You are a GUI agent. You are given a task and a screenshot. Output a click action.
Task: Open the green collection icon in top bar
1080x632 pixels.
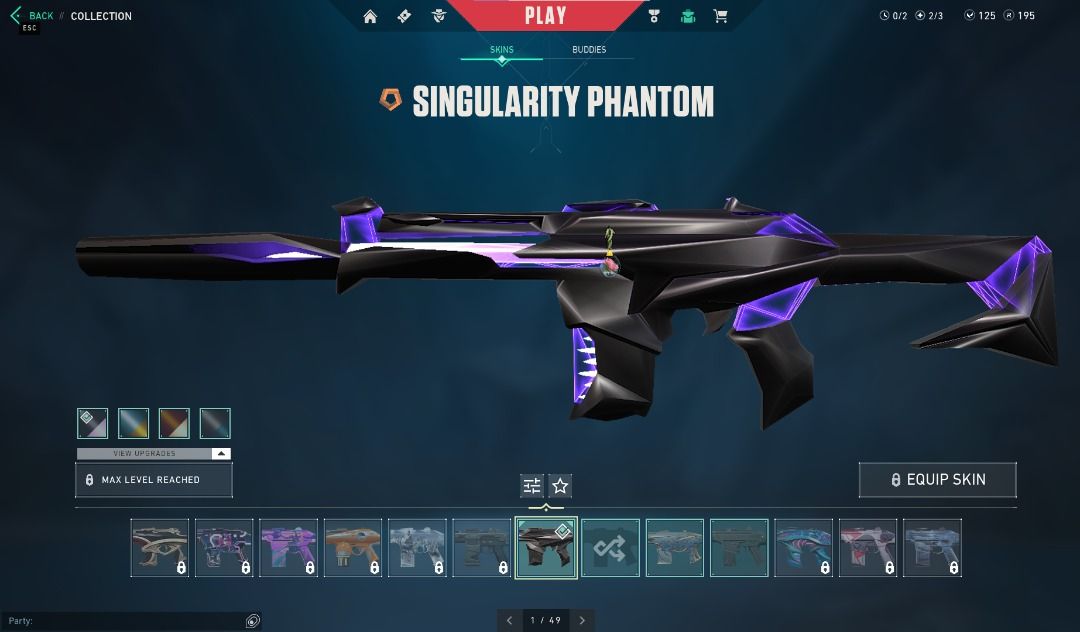coord(688,16)
